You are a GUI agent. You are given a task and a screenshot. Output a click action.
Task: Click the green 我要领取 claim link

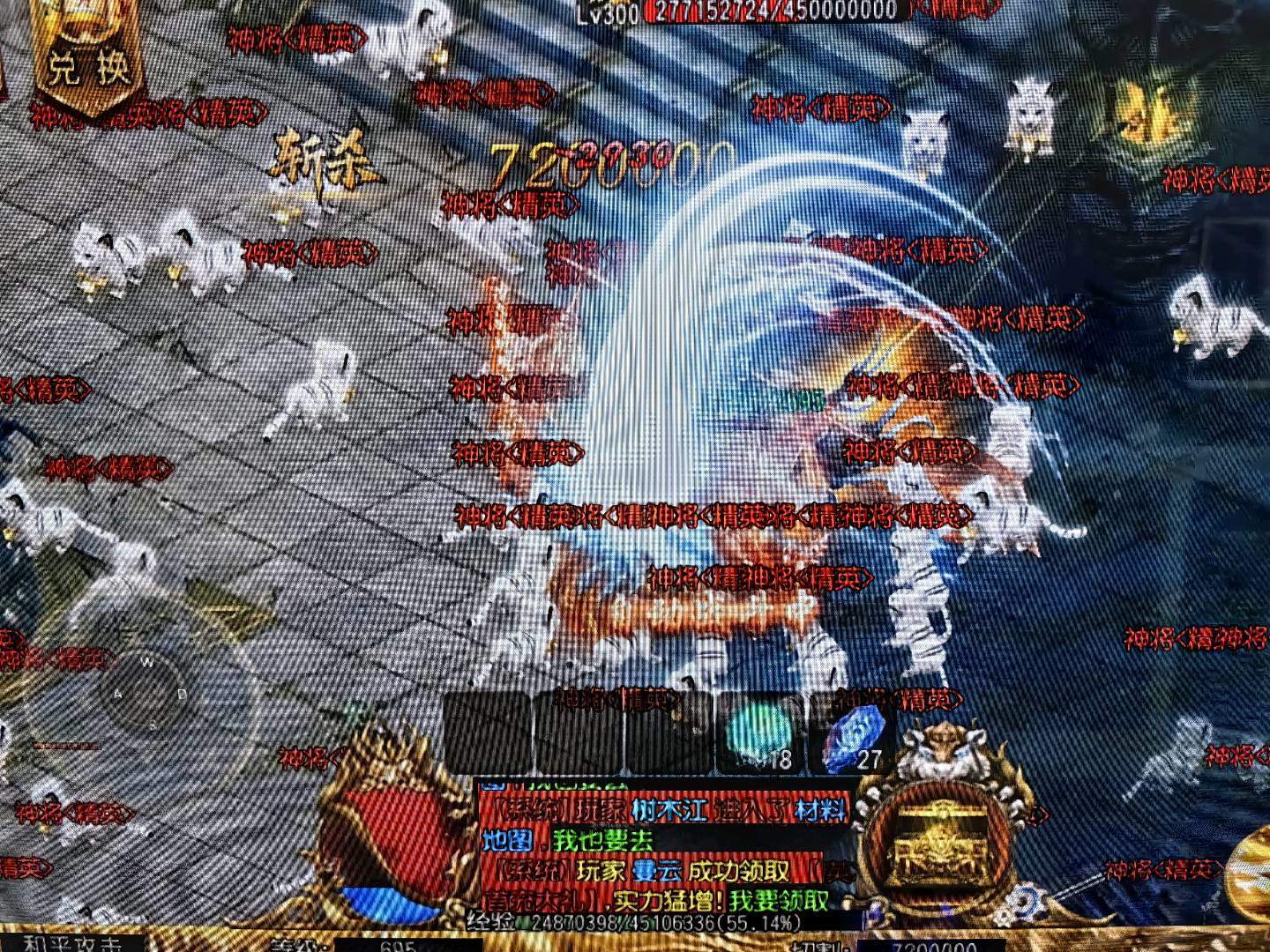779,900
